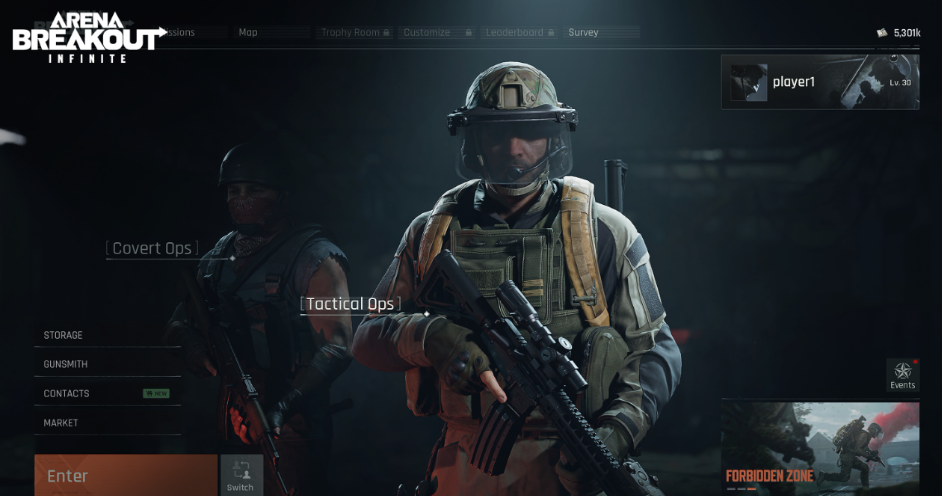The image size is (942, 496).
Task: Select the Covert Ops mode
Action: pos(152,249)
